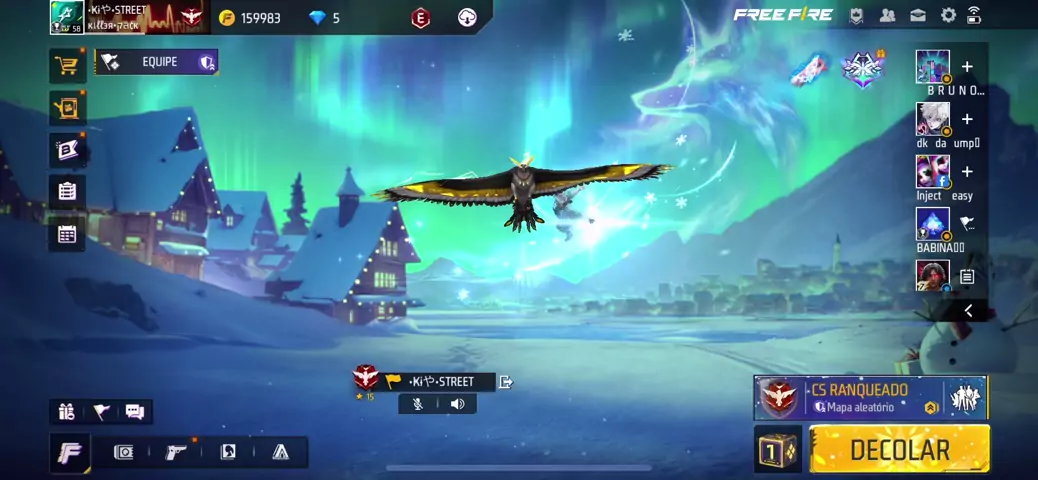Open the mail inbox icon
1038x480 pixels.
pos(917,15)
